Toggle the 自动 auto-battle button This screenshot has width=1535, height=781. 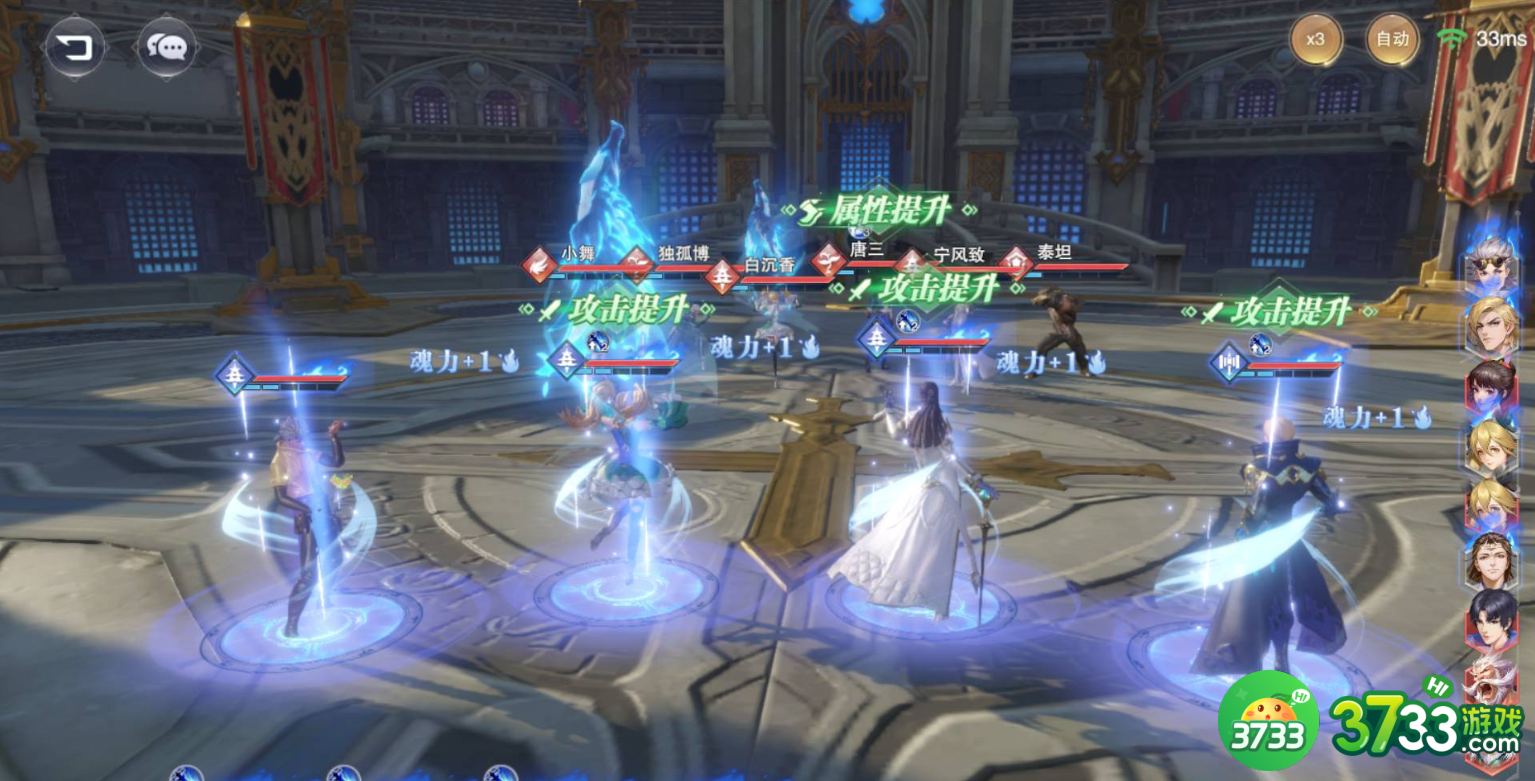1392,40
